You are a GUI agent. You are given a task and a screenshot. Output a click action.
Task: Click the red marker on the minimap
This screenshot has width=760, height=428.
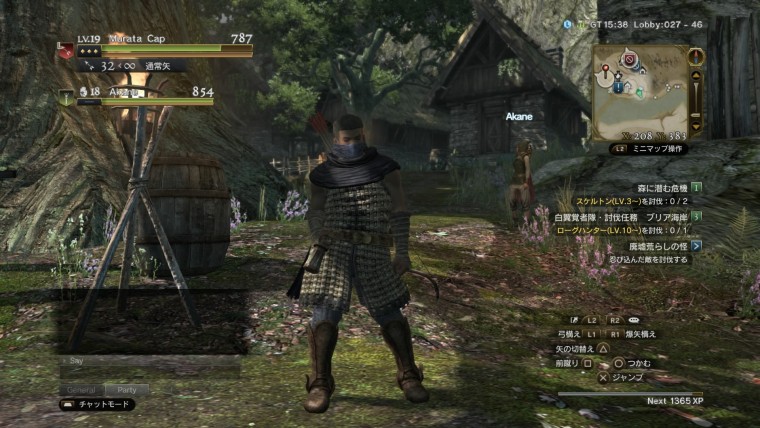pyautogui.click(x=630, y=60)
